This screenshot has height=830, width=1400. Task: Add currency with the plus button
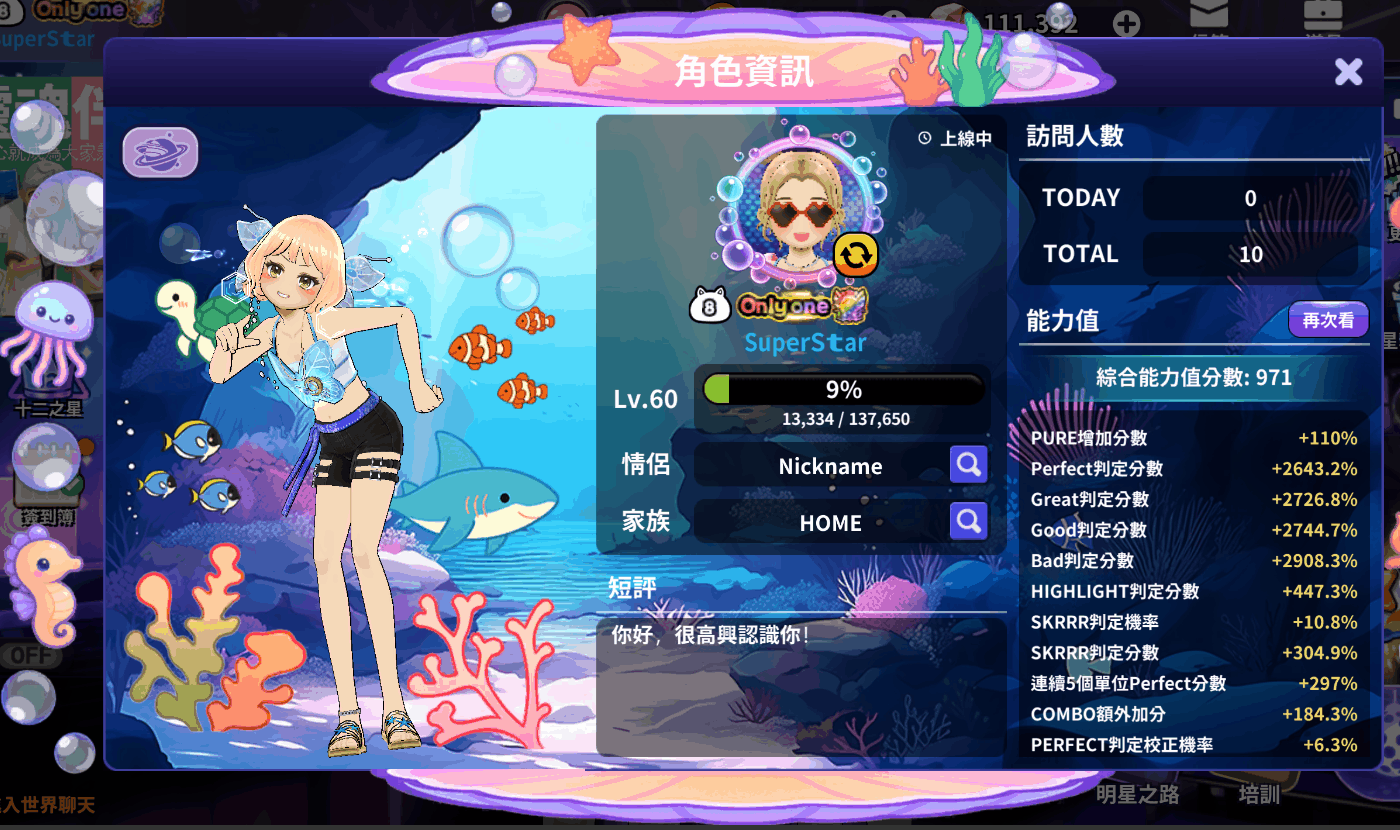[1126, 24]
